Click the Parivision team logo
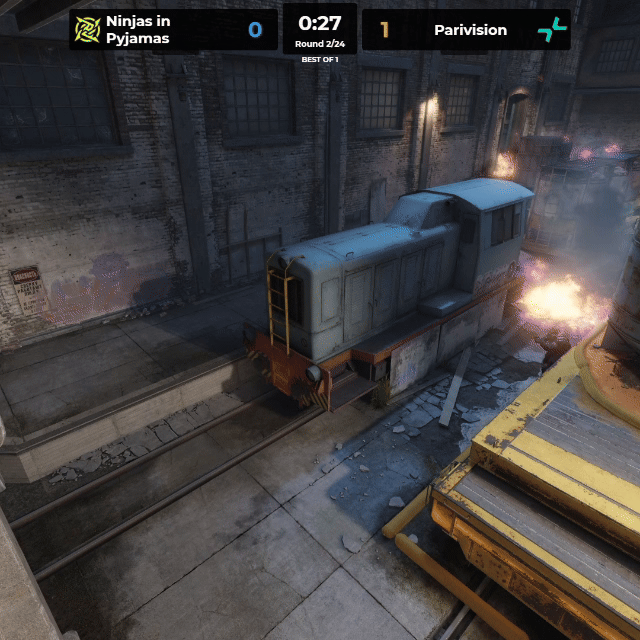The width and height of the screenshot is (640, 640). 551,30
